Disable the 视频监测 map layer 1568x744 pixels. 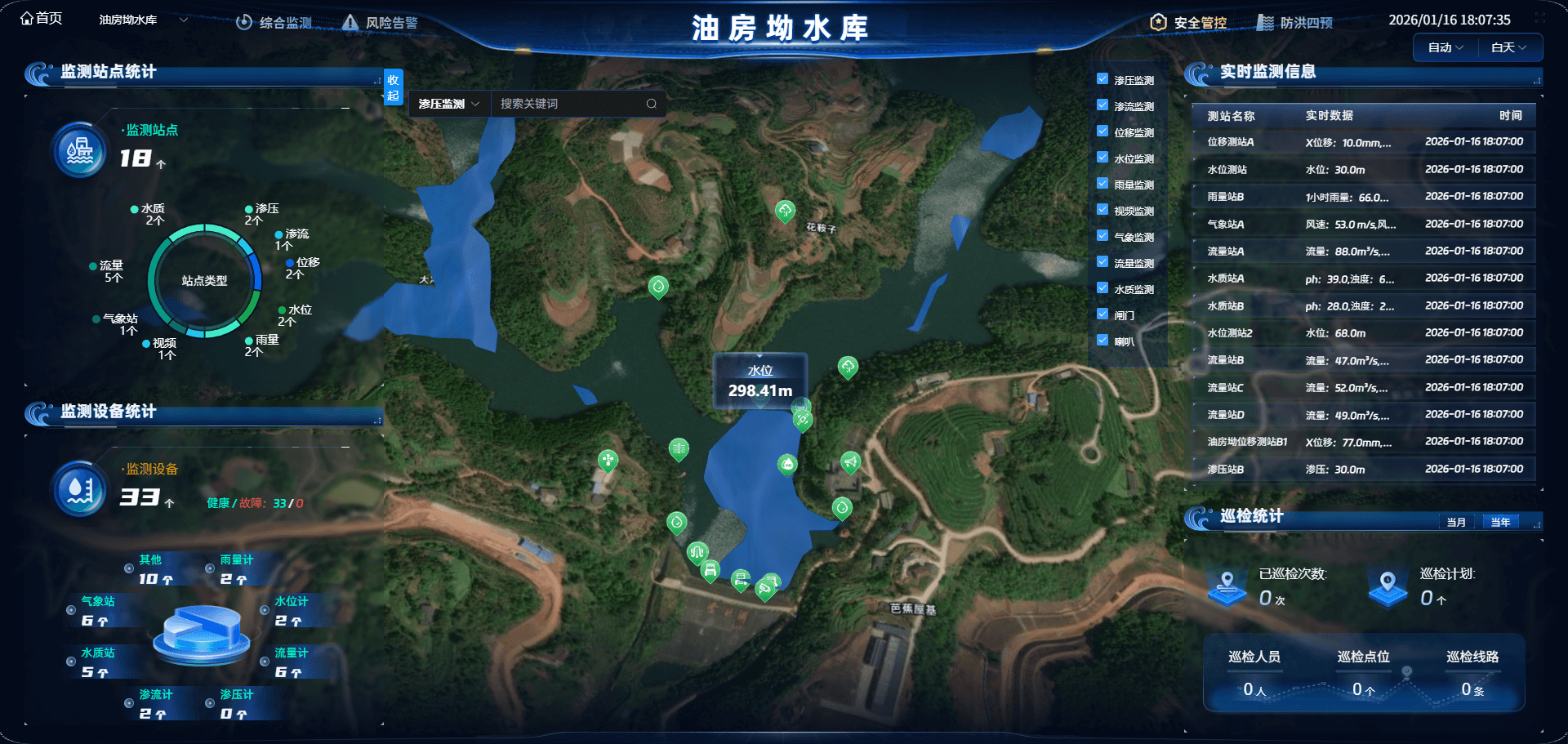(x=1102, y=210)
